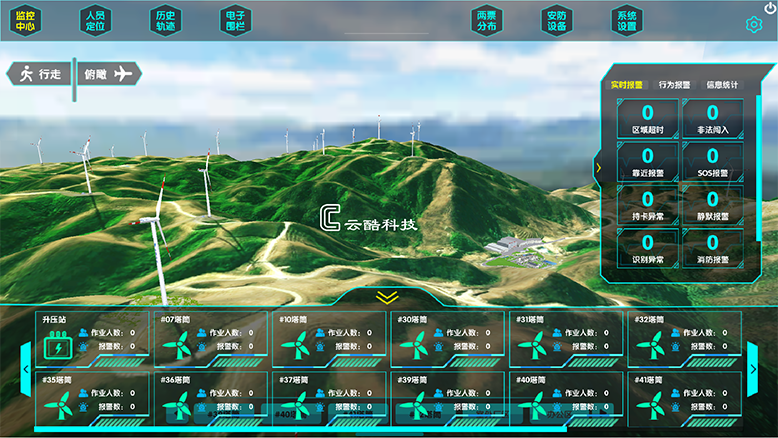Choose the #41塔筒 wind tower card
Image resolution: width=778 pixels, height=438 pixels.
pos(685,398)
